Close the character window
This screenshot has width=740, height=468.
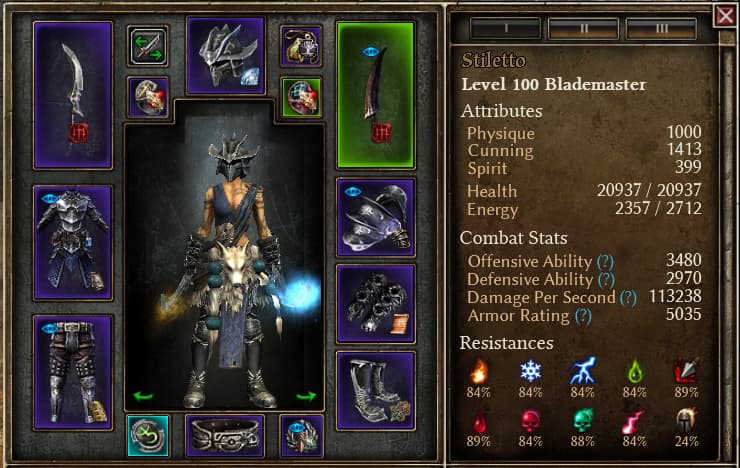[725, 15]
